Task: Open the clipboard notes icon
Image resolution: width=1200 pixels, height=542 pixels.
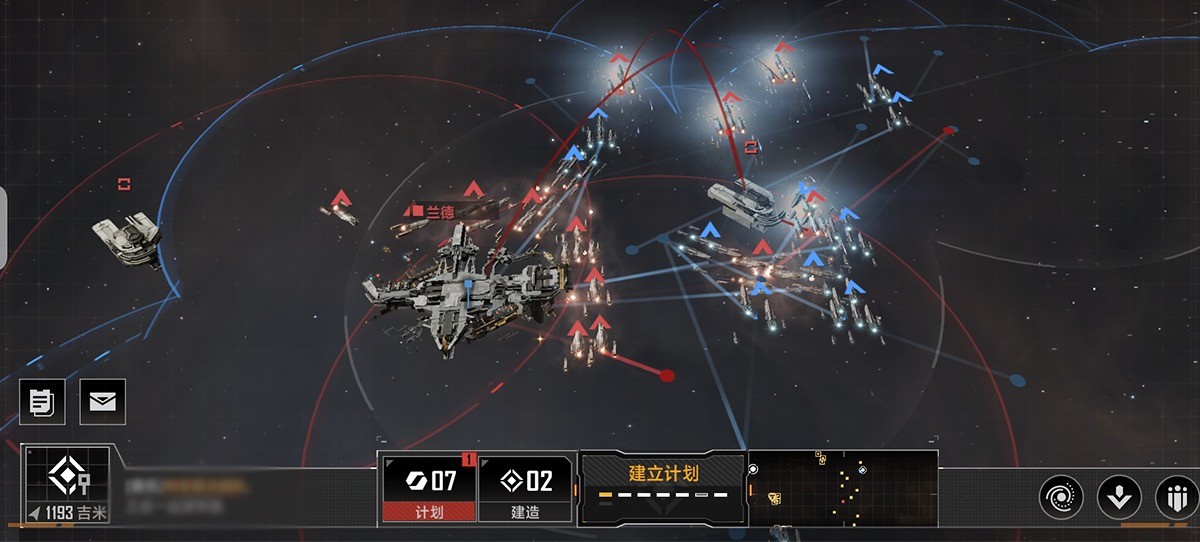Action: click(41, 402)
